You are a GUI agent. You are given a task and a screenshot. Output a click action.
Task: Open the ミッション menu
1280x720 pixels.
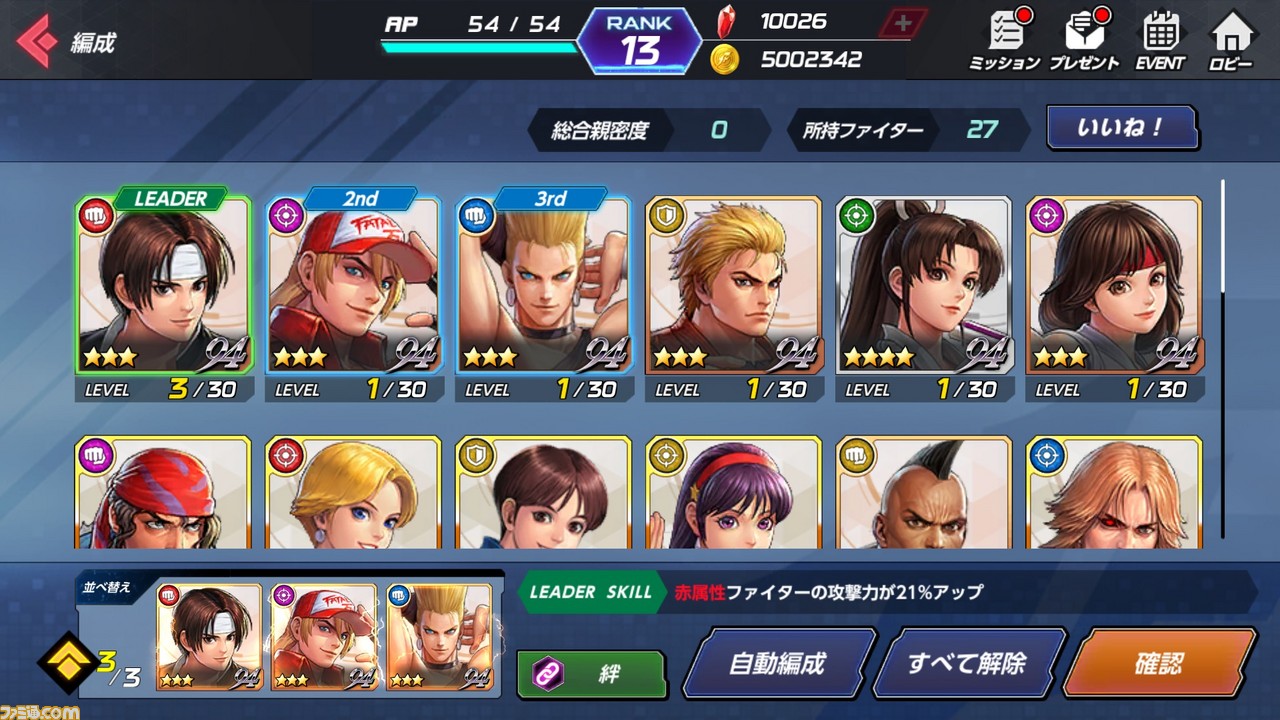click(1004, 42)
